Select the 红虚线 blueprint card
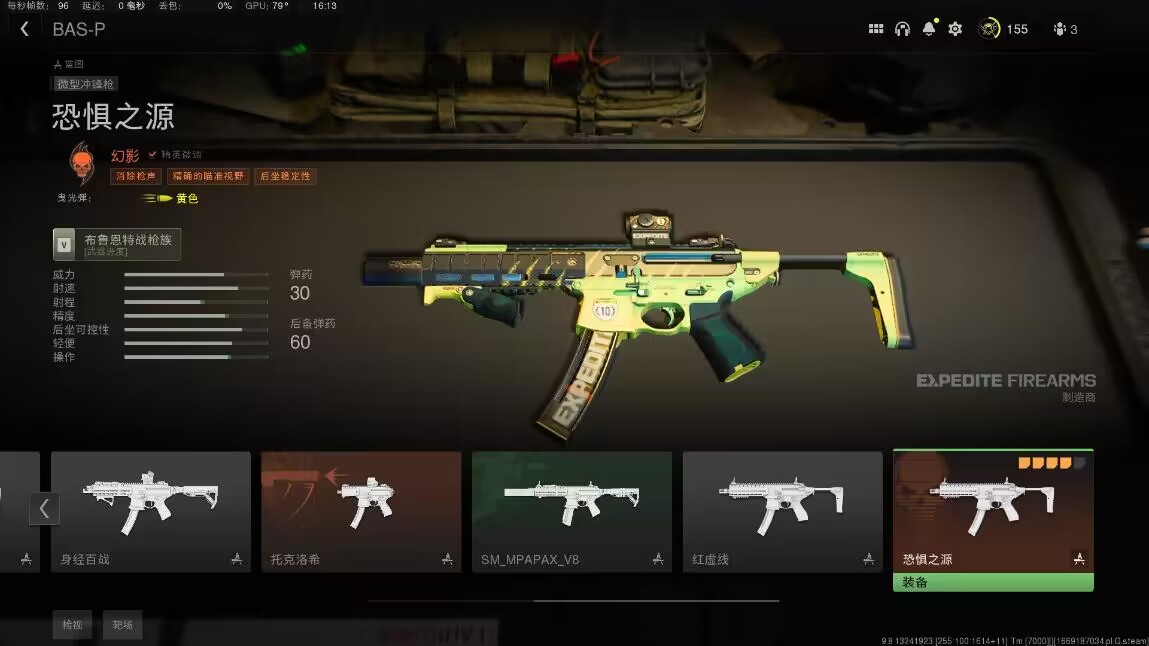This screenshot has height=646, width=1149. coord(782,511)
